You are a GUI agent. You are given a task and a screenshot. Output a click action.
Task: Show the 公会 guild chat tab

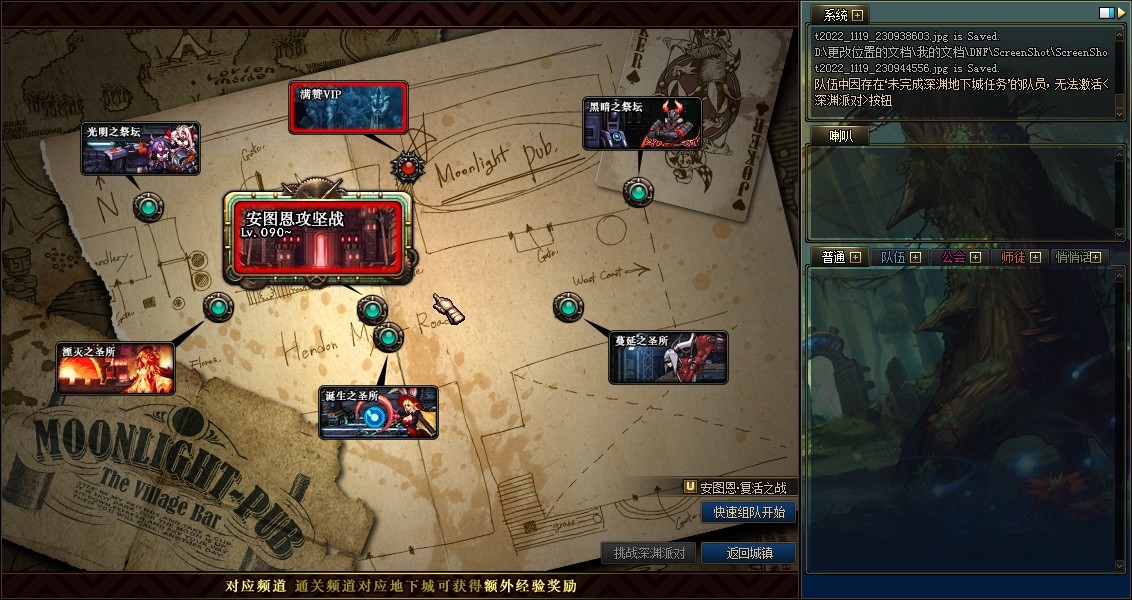[x=953, y=257]
